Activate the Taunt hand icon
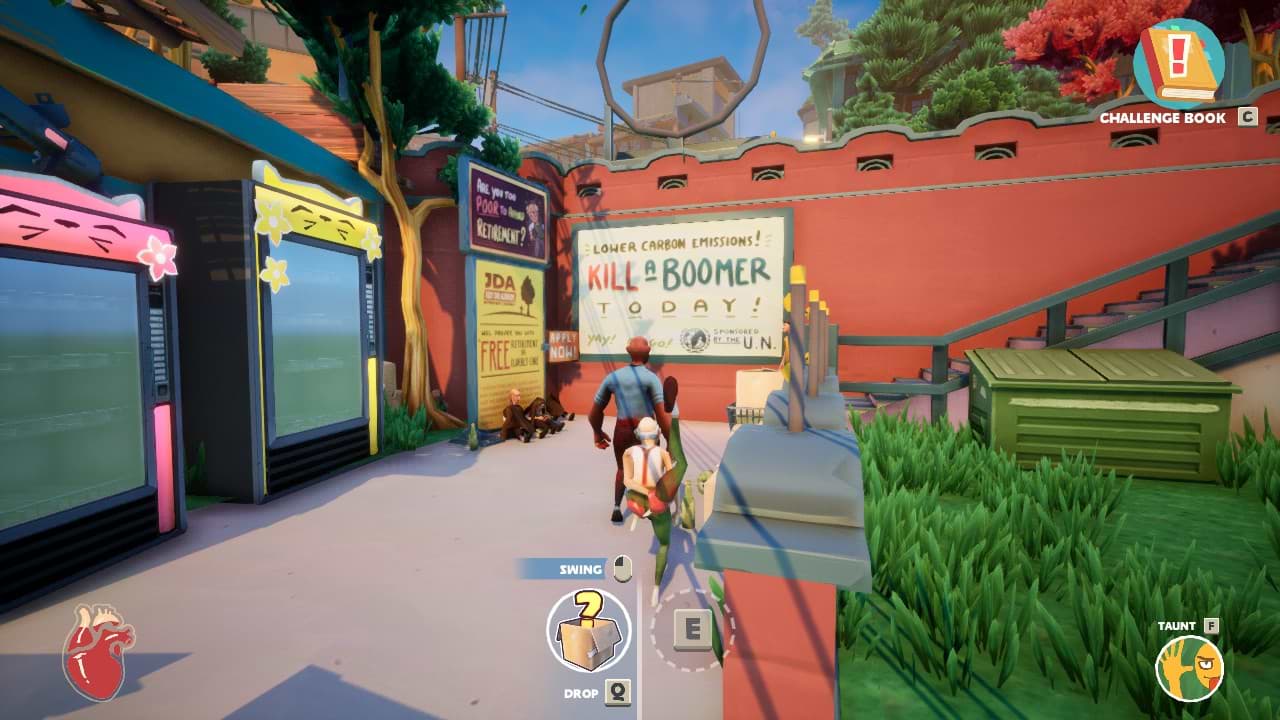Viewport: 1280px width, 720px height. point(1190,668)
